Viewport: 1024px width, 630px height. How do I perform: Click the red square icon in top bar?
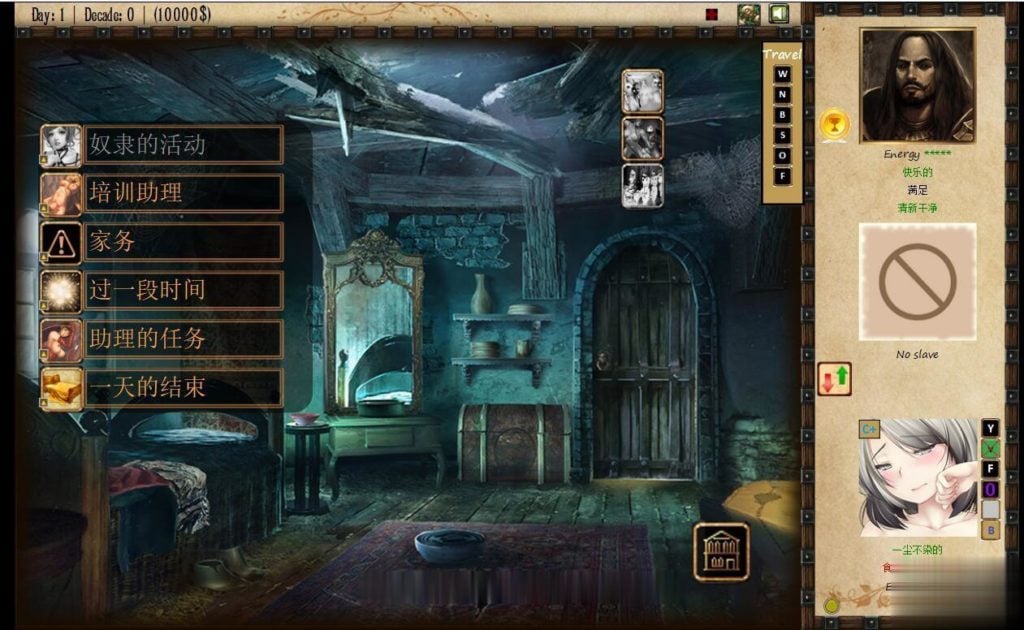tap(712, 15)
